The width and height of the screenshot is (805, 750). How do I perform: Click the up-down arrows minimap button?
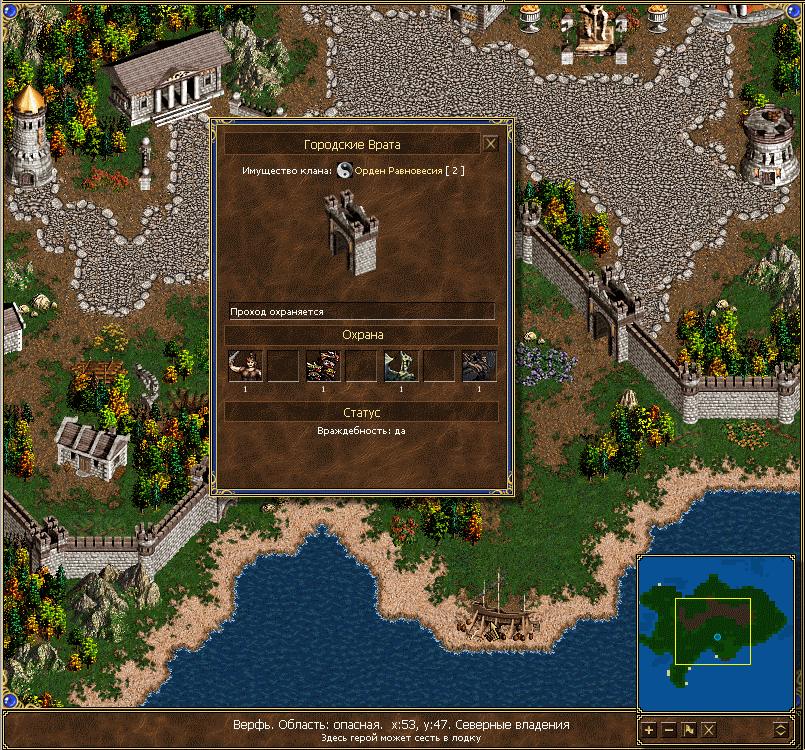coord(781,729)
